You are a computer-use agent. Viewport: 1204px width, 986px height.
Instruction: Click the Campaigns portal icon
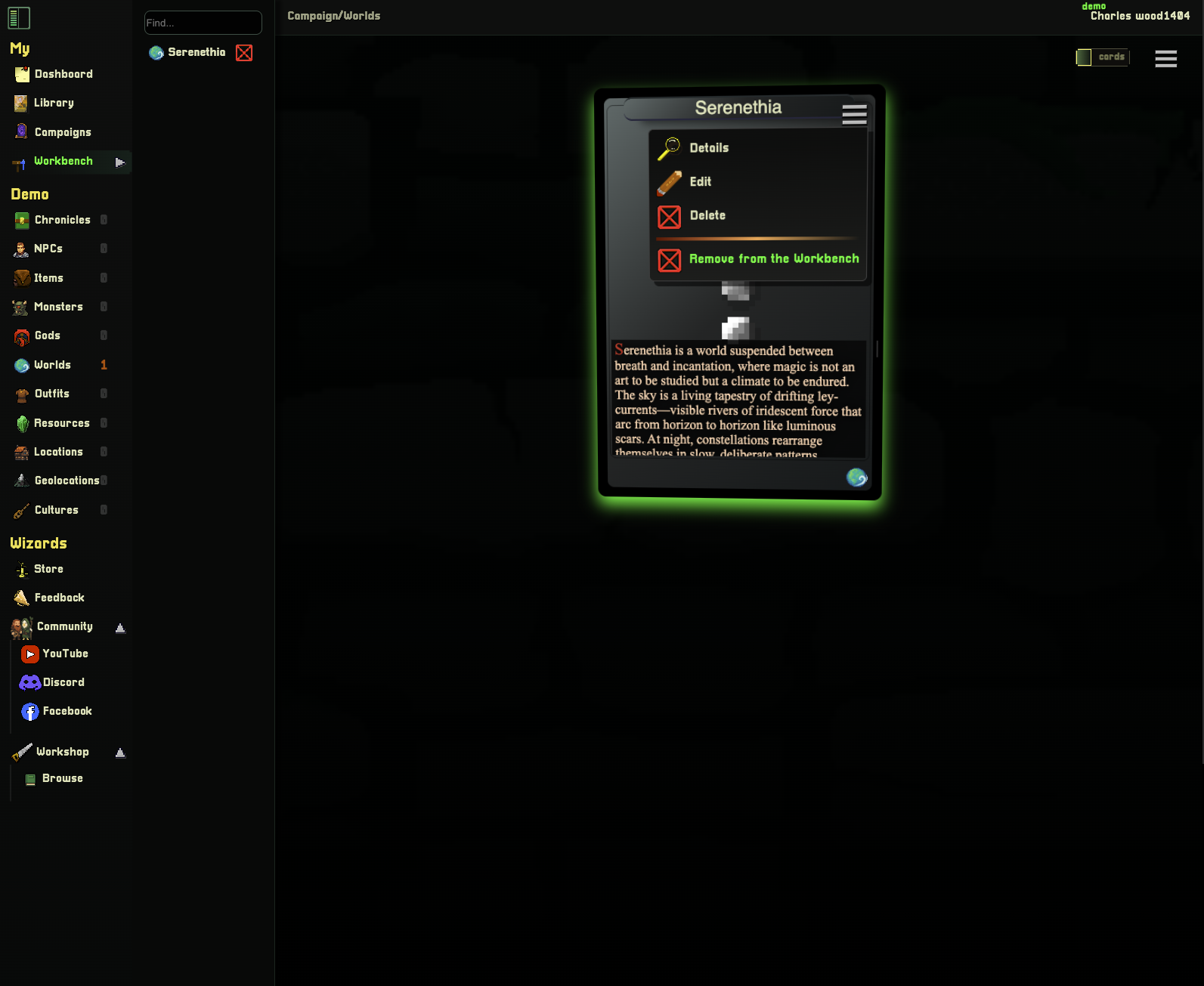tap(21, 131)
